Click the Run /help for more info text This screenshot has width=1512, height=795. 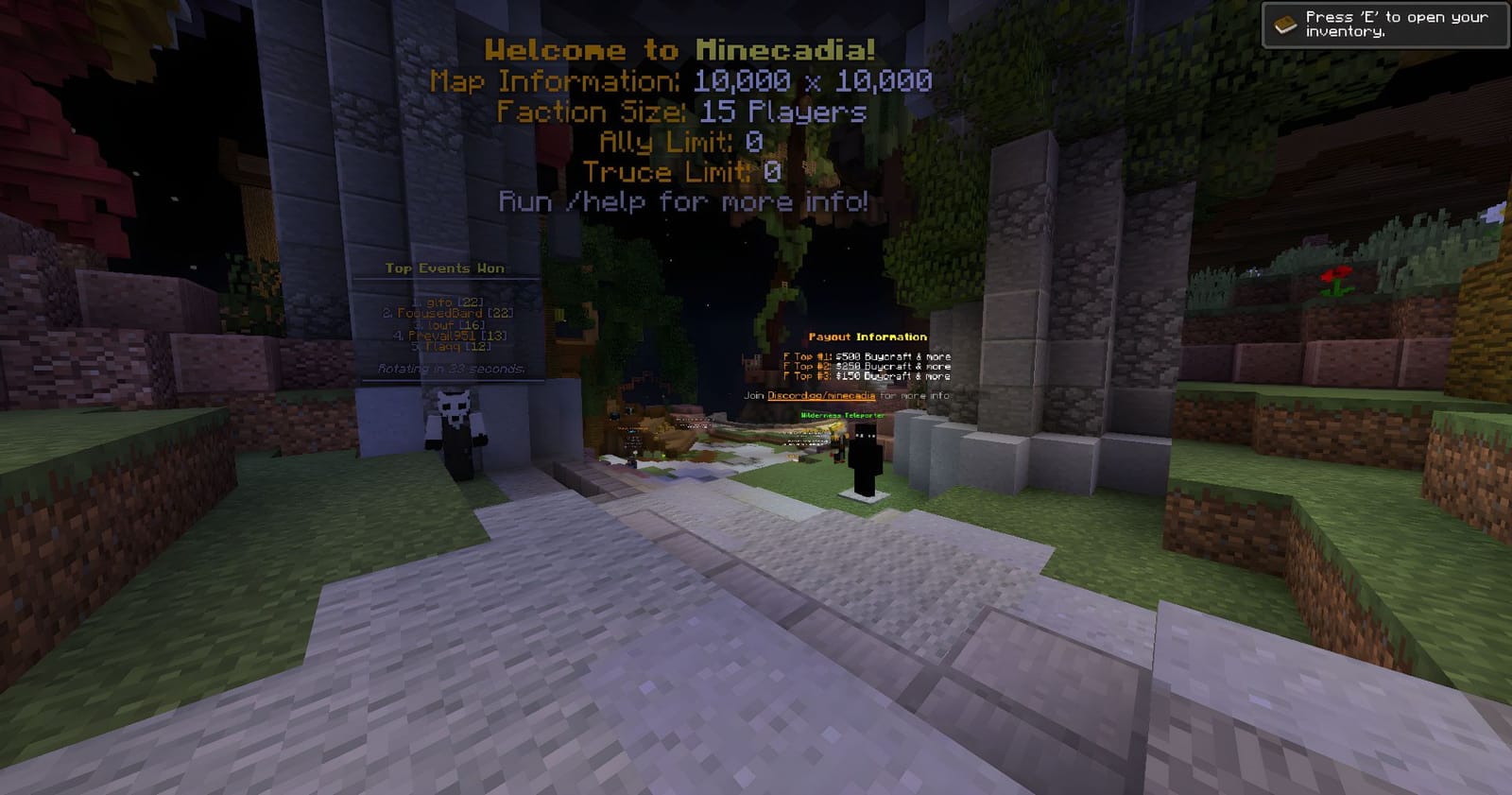click(x=684, y=201)
